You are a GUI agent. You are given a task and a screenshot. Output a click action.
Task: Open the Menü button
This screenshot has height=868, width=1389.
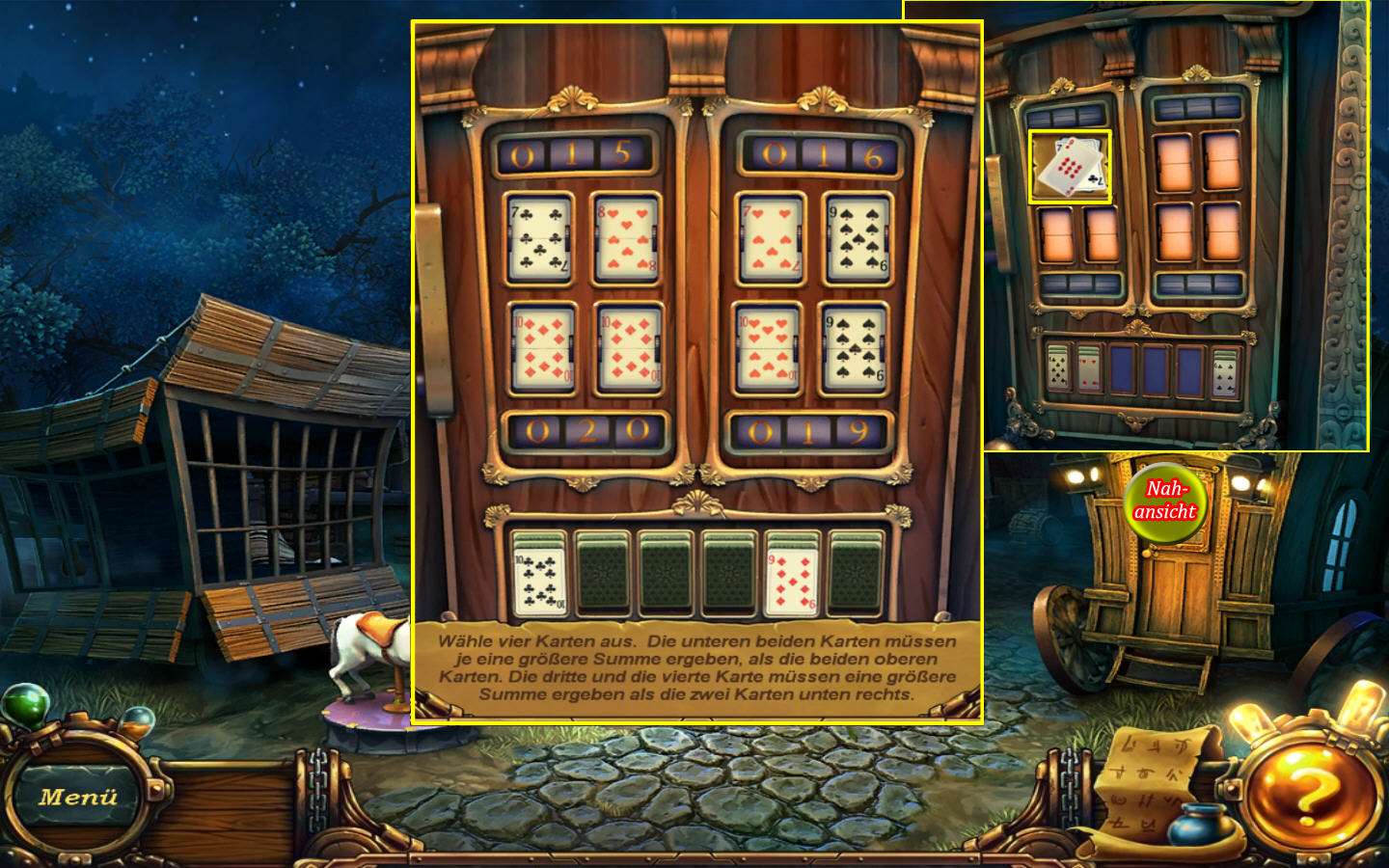pos(77,797)
